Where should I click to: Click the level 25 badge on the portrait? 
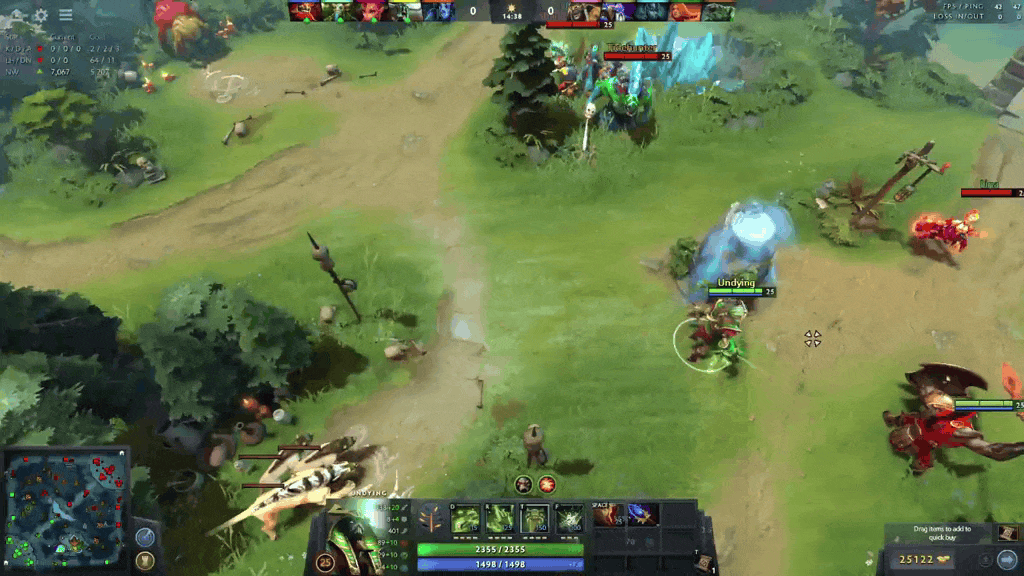click(325, 562)
